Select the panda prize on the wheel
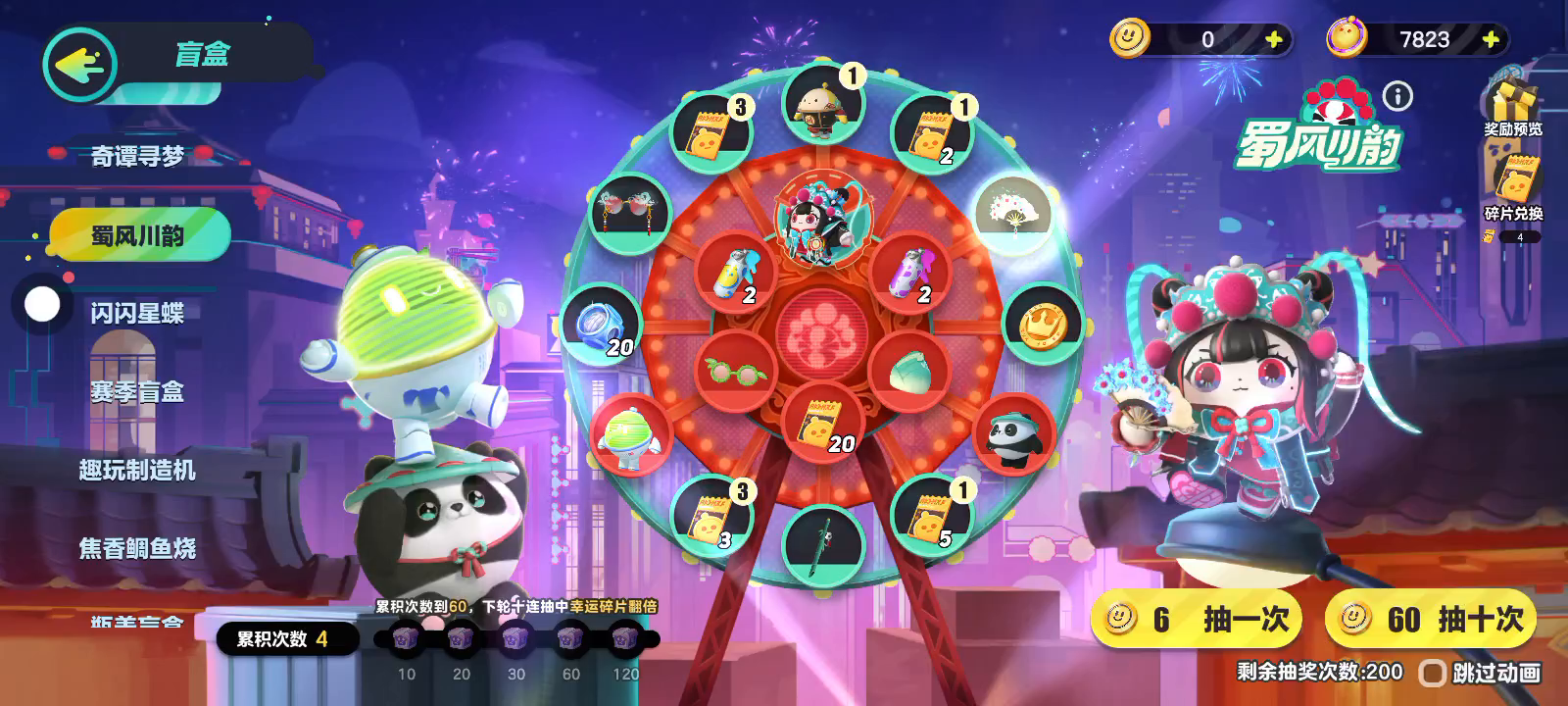Image resolution: width=1568 pixels, height=706 pixels. [1014, 435]
